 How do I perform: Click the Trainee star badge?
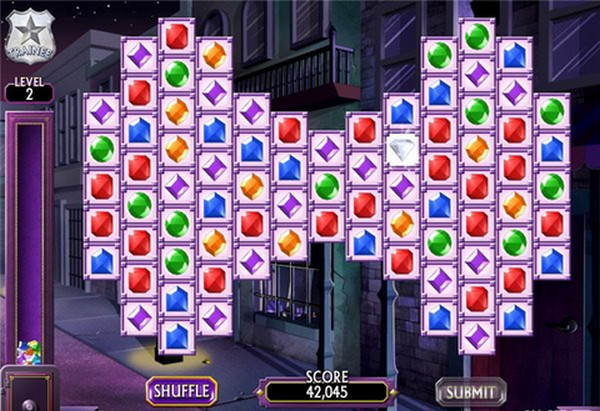click(29, 34)
